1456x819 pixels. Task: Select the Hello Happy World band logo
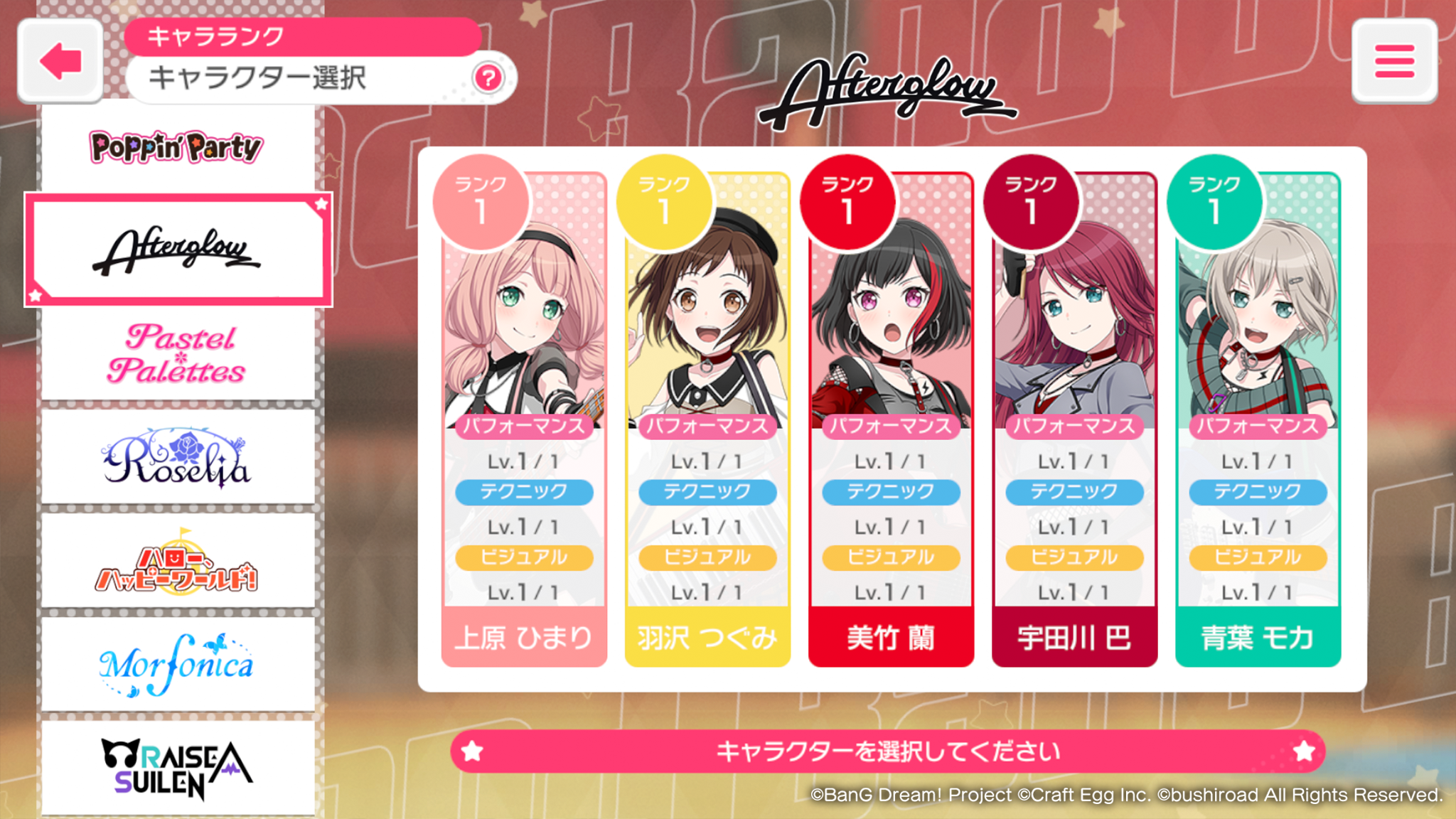pyautogui.click(x=178, y=562)
